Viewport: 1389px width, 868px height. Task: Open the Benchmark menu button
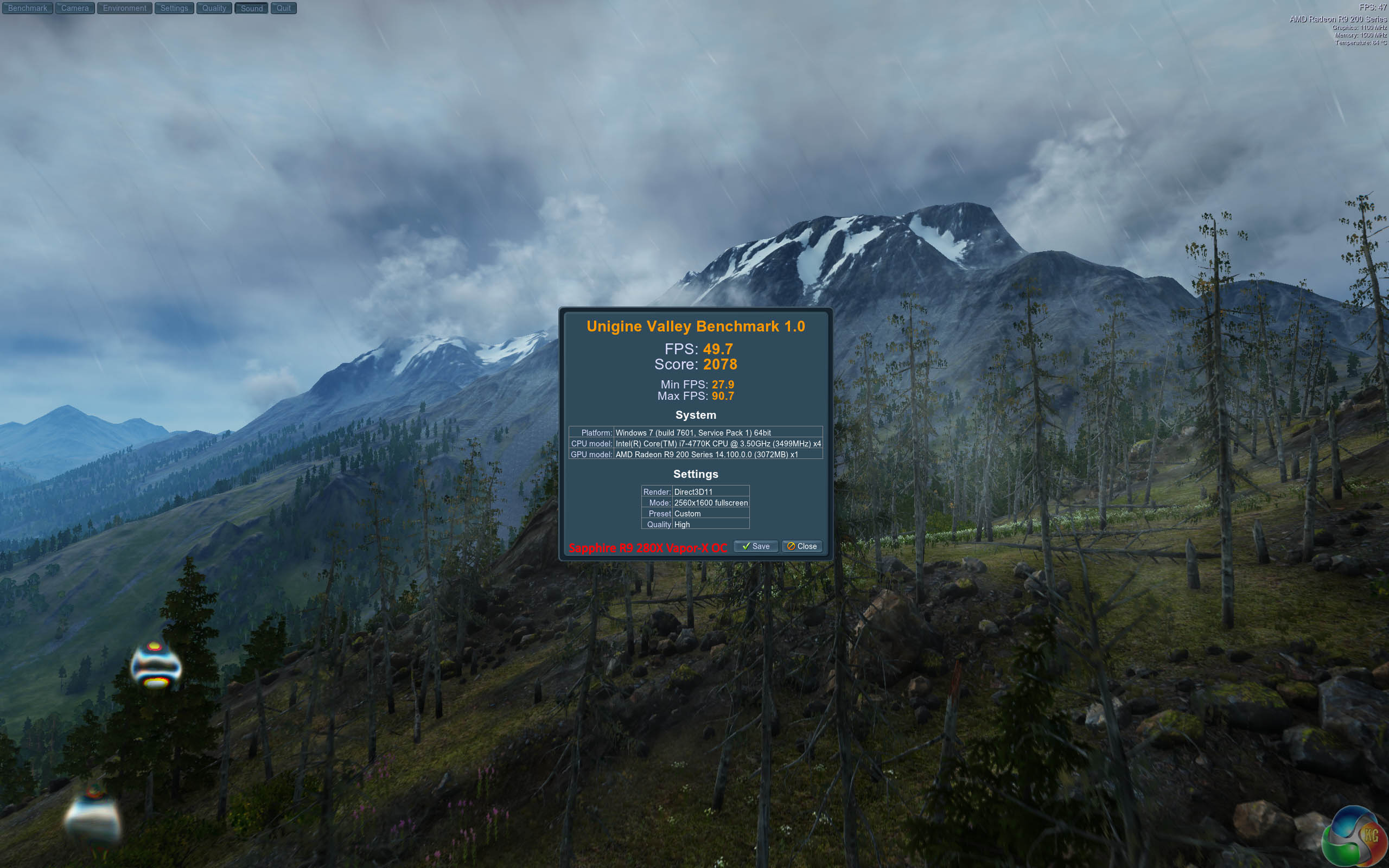[x=28, y=8]
